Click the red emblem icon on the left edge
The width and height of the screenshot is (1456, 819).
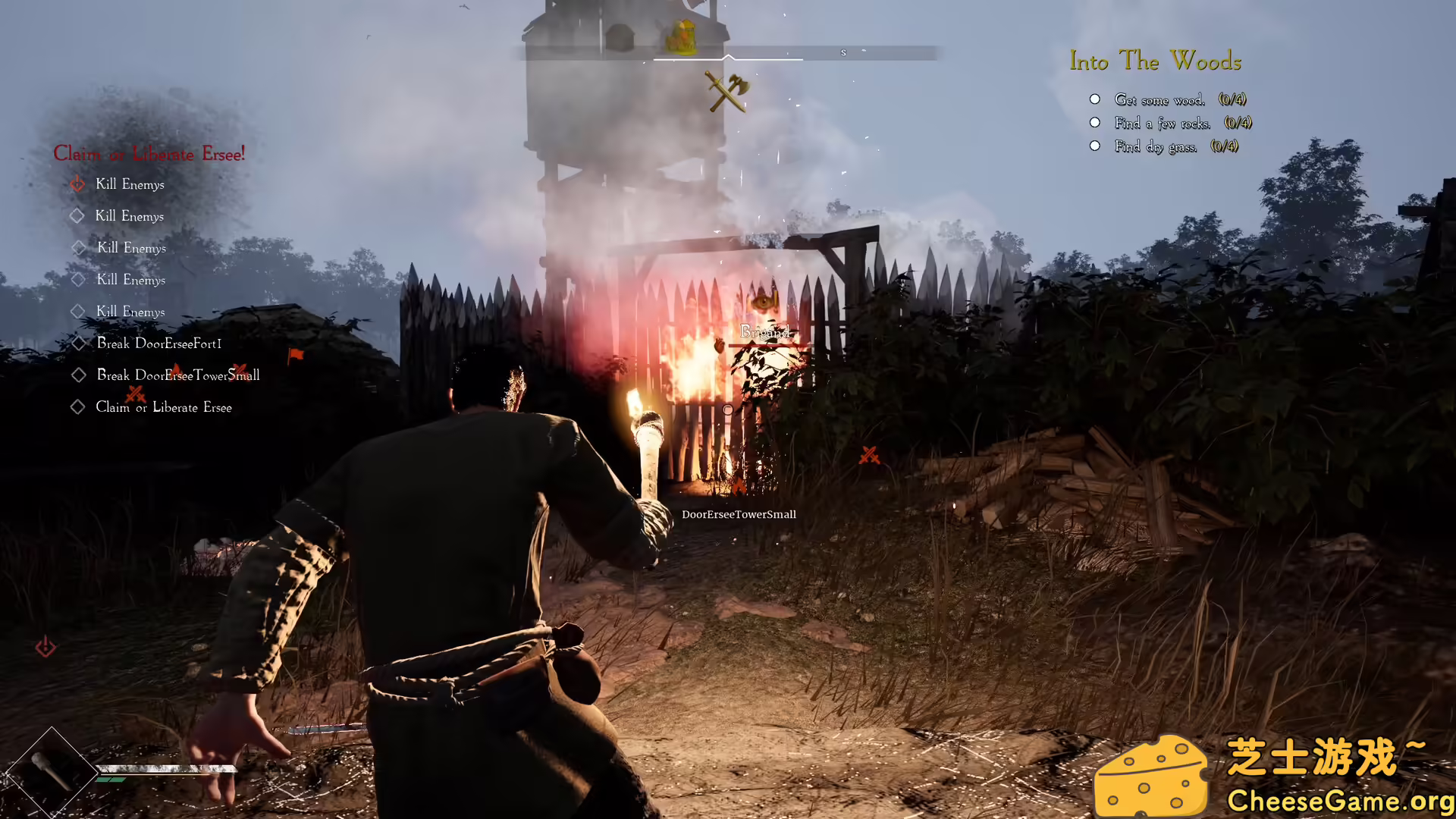pyautogui.click(x=45, y=647)
